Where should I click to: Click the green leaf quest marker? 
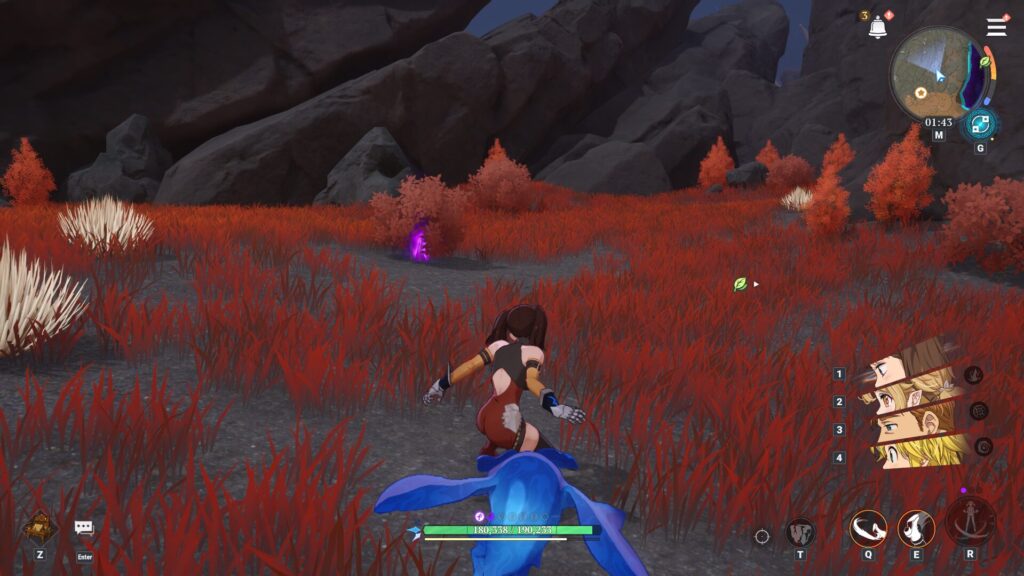point(740,284)
